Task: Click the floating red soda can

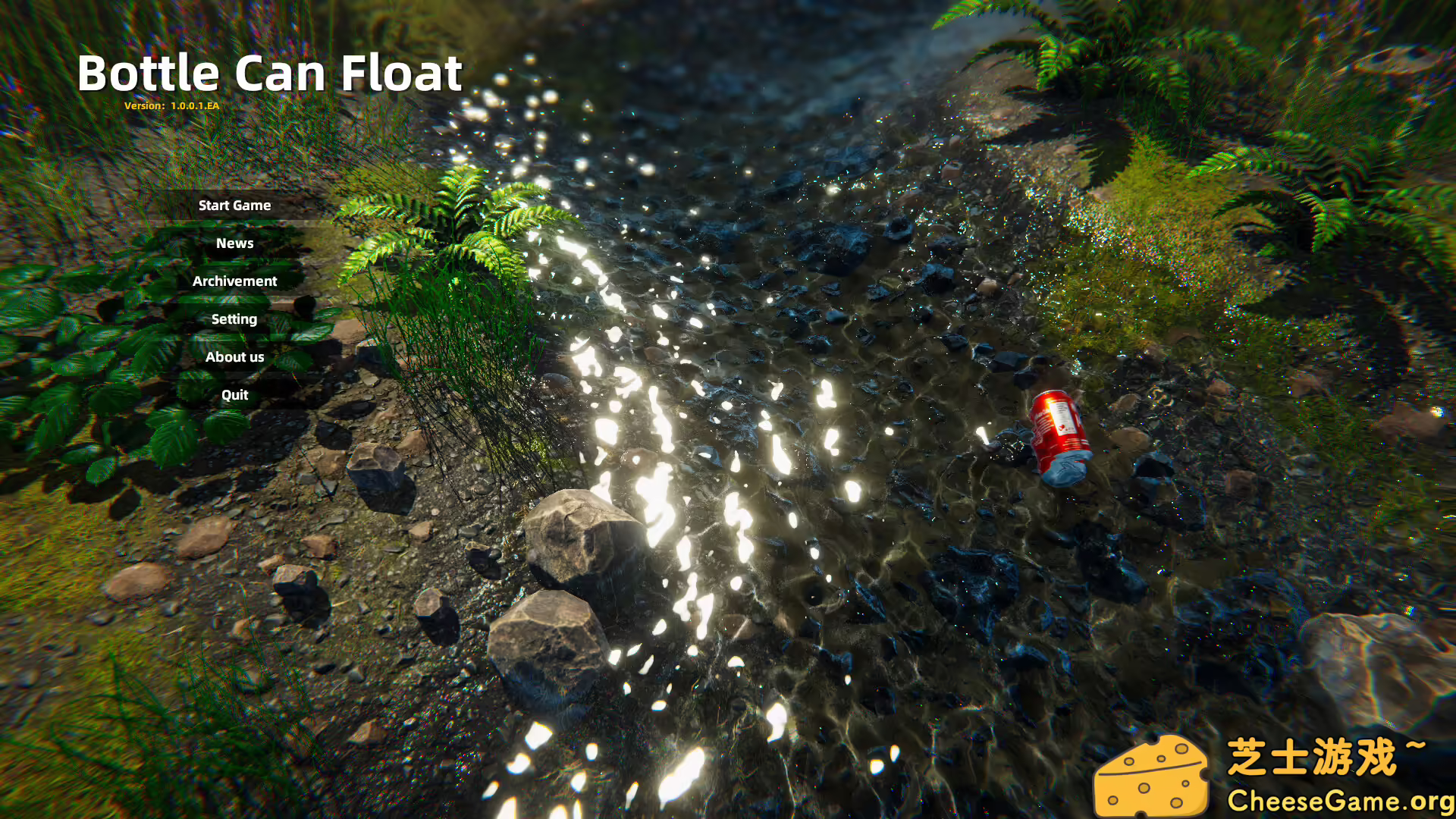Action: (x=1059, y=435)
